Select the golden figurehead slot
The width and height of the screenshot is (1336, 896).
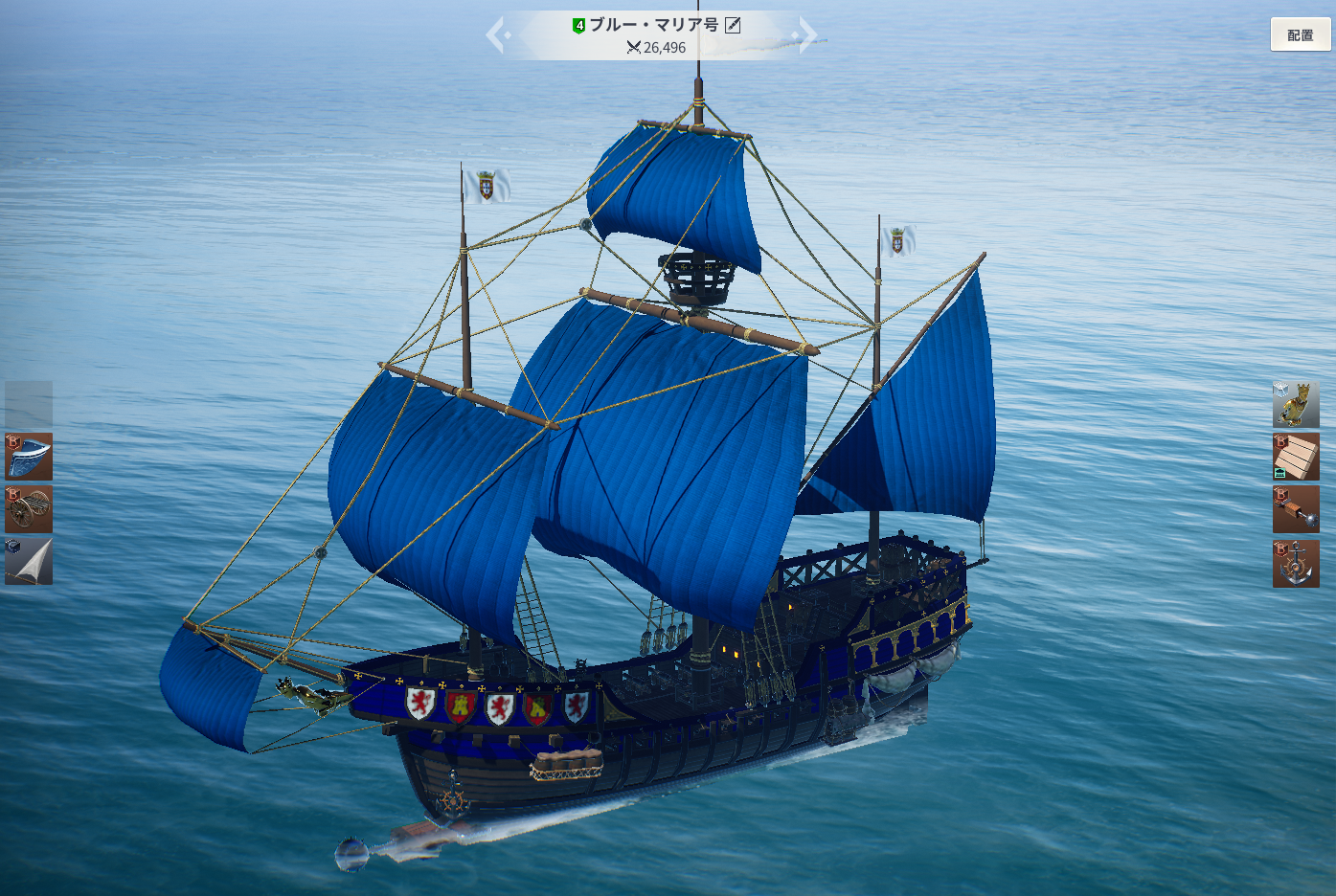click(x=1296, y=405)
